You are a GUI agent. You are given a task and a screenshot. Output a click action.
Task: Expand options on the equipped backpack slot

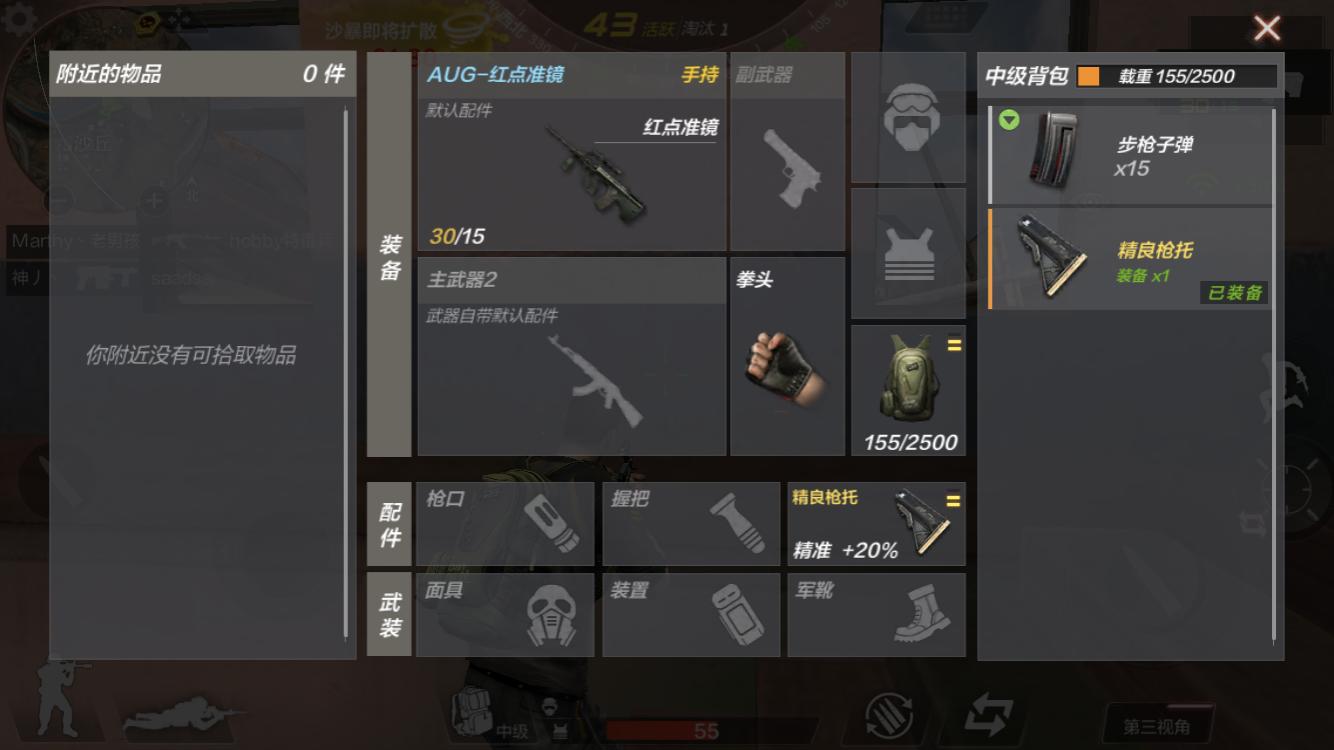click(955, 345)
